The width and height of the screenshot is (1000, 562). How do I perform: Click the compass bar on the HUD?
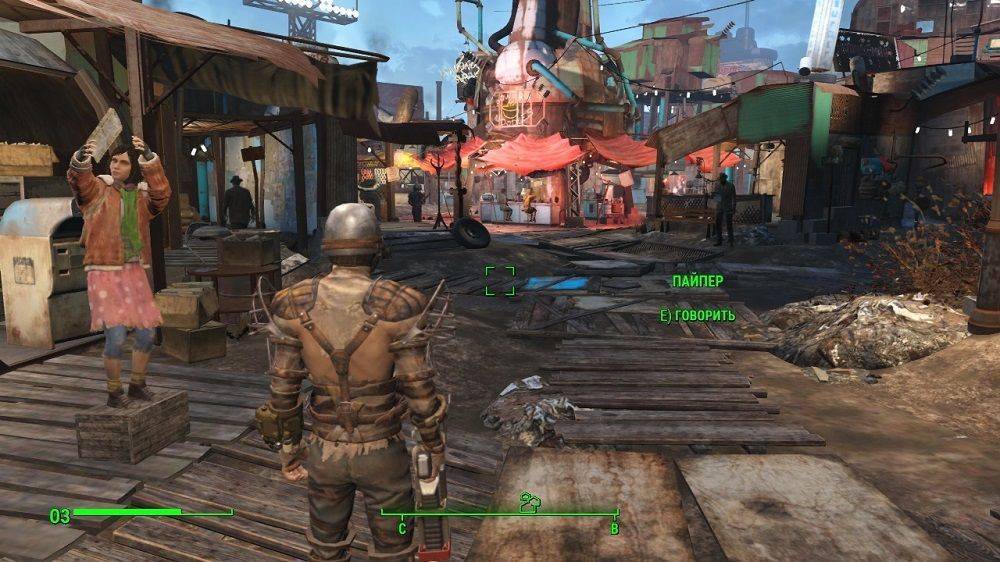pos(500,515)
